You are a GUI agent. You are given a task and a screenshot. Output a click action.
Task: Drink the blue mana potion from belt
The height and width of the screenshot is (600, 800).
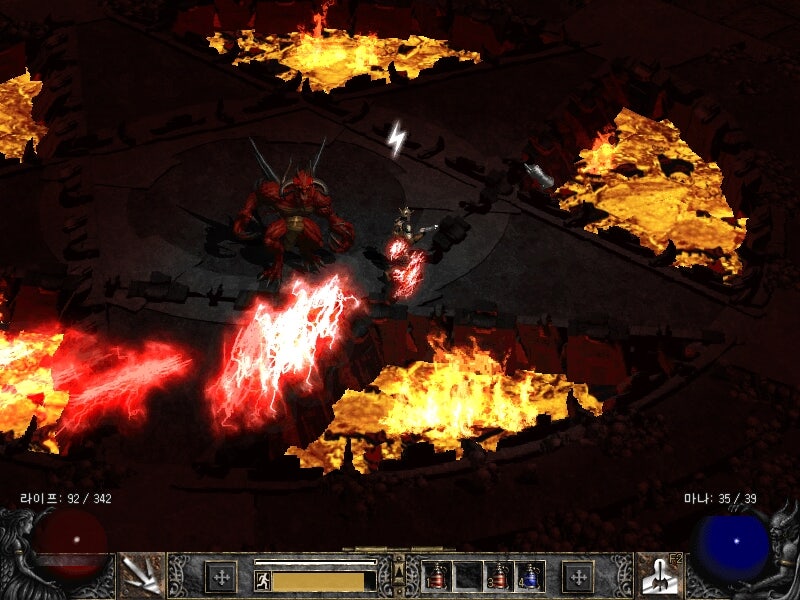[x=530, y=576]
